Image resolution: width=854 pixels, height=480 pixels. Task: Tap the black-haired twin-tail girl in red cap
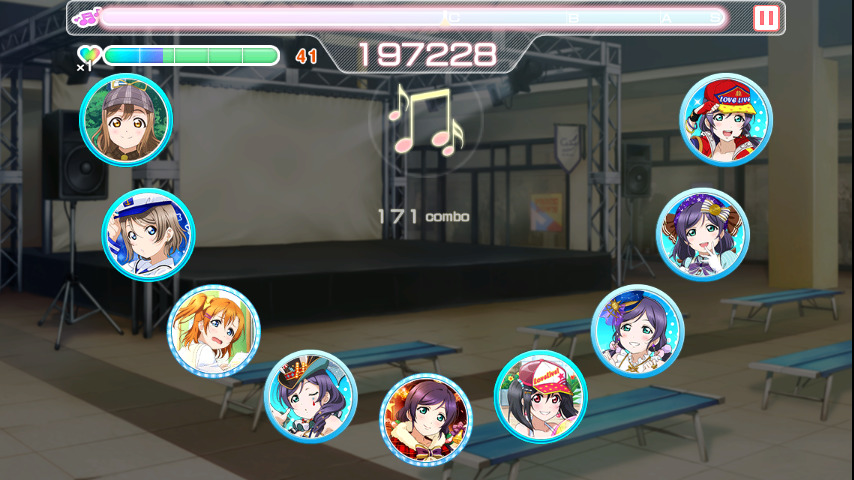(x=541, y=396)
